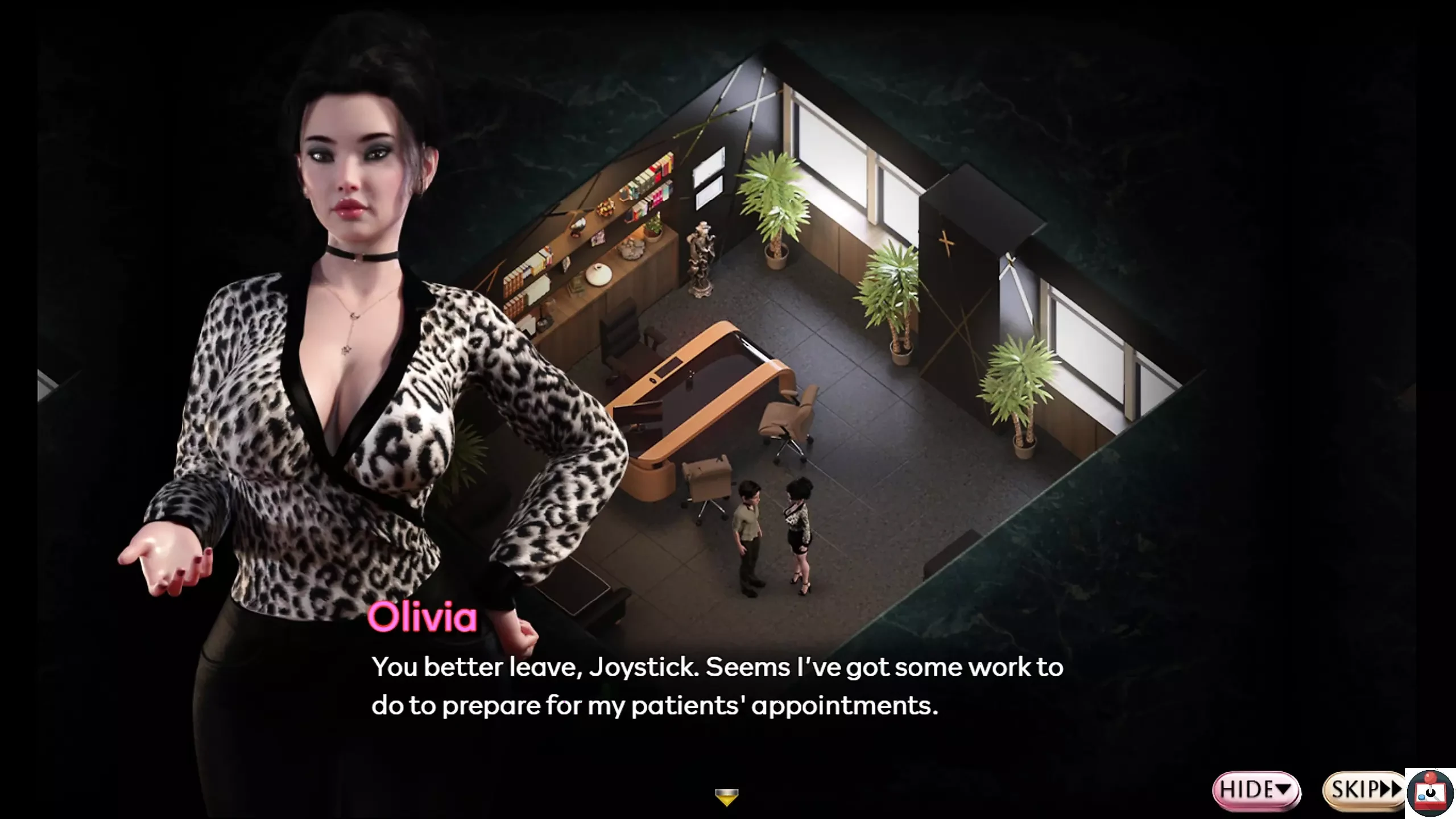1456x819 pixels.
Task: Advance dialogue via the yellow arrow indicator
Action: click(x=726, y=797)
